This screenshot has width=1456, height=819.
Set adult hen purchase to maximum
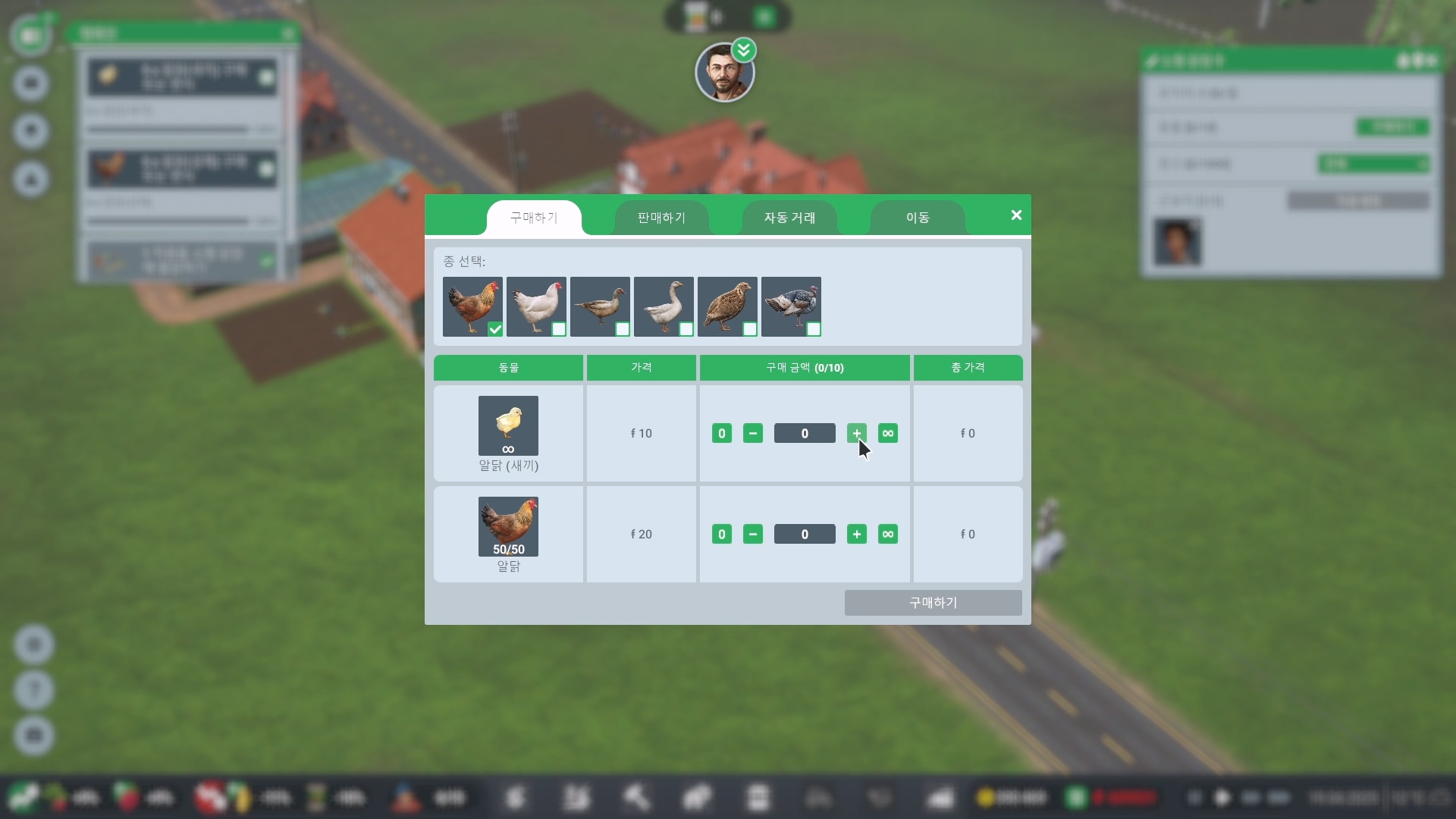(888, 534)
